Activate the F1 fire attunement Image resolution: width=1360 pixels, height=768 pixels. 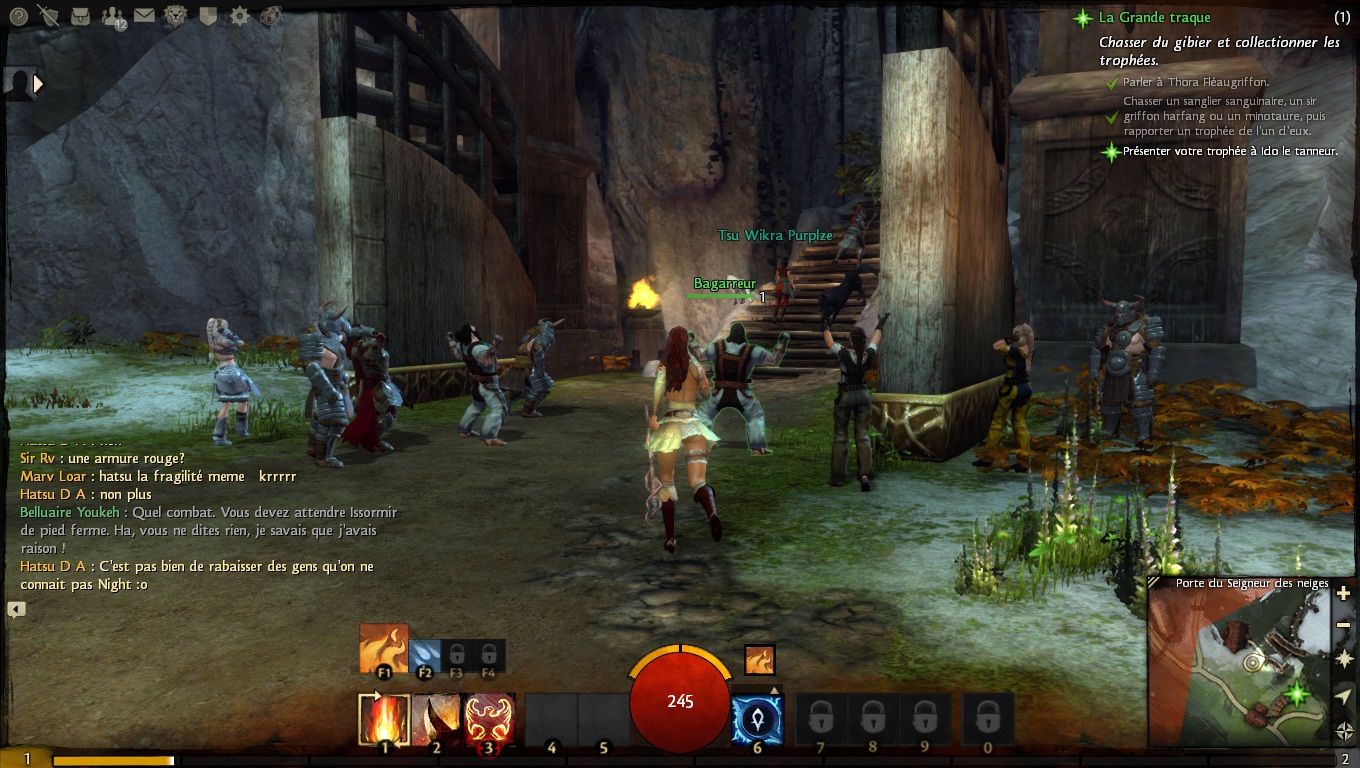(384, 649)
